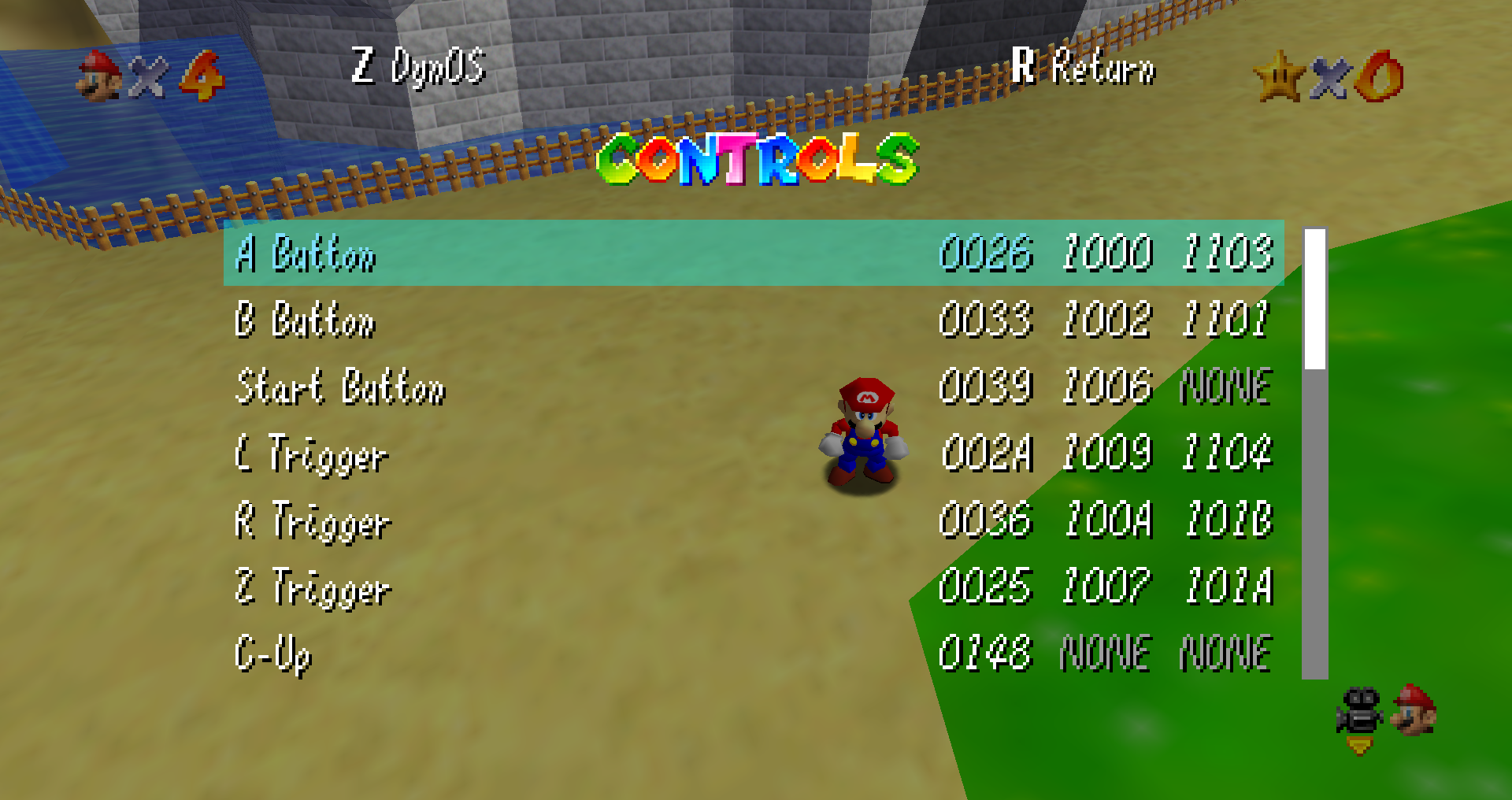Select the A Button binding row
This screenshot has height=800, width=1512.
click(x=306, y=254)
